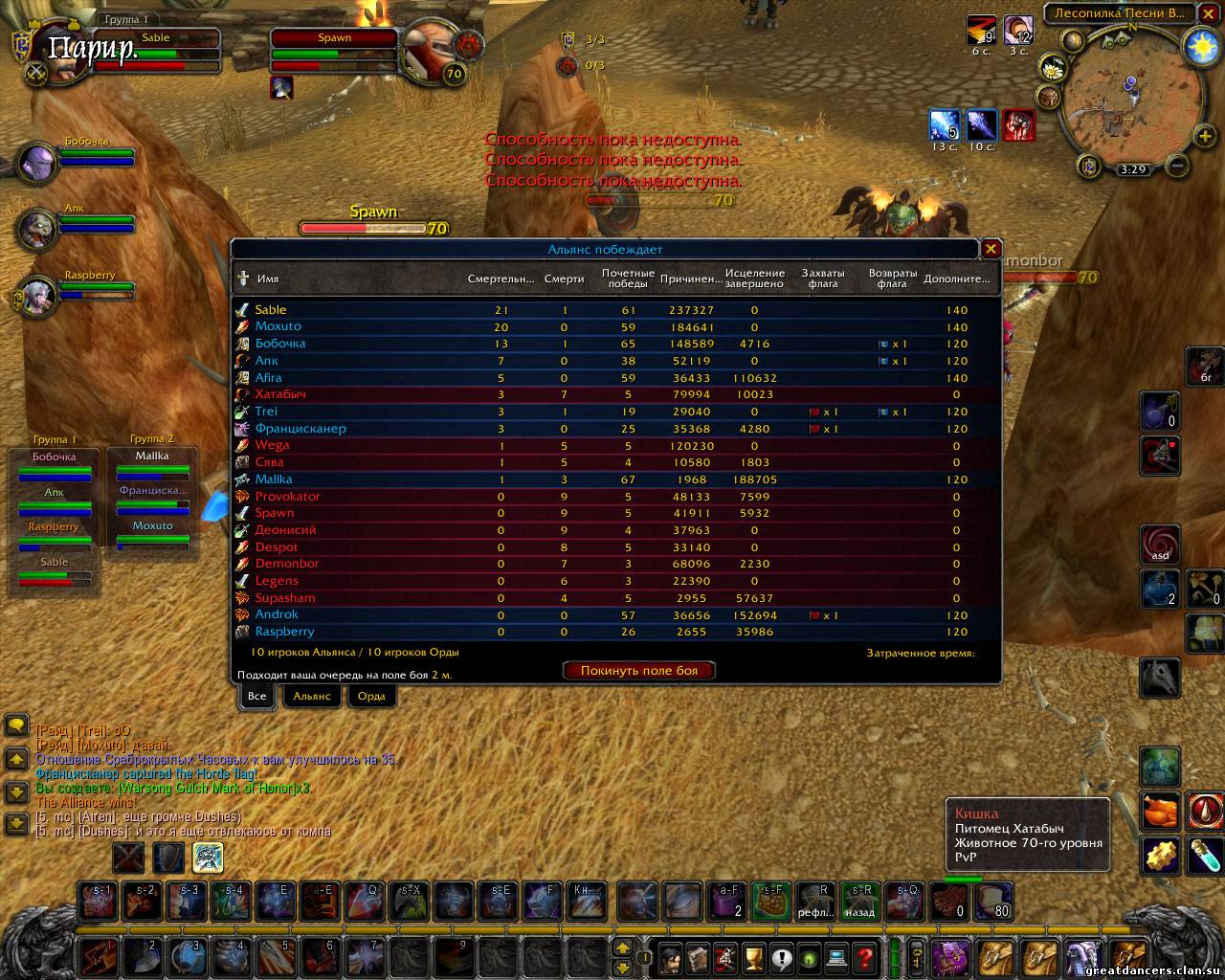
Task: Select player Moxuto in the scoreboard
Action: [278, 326]
